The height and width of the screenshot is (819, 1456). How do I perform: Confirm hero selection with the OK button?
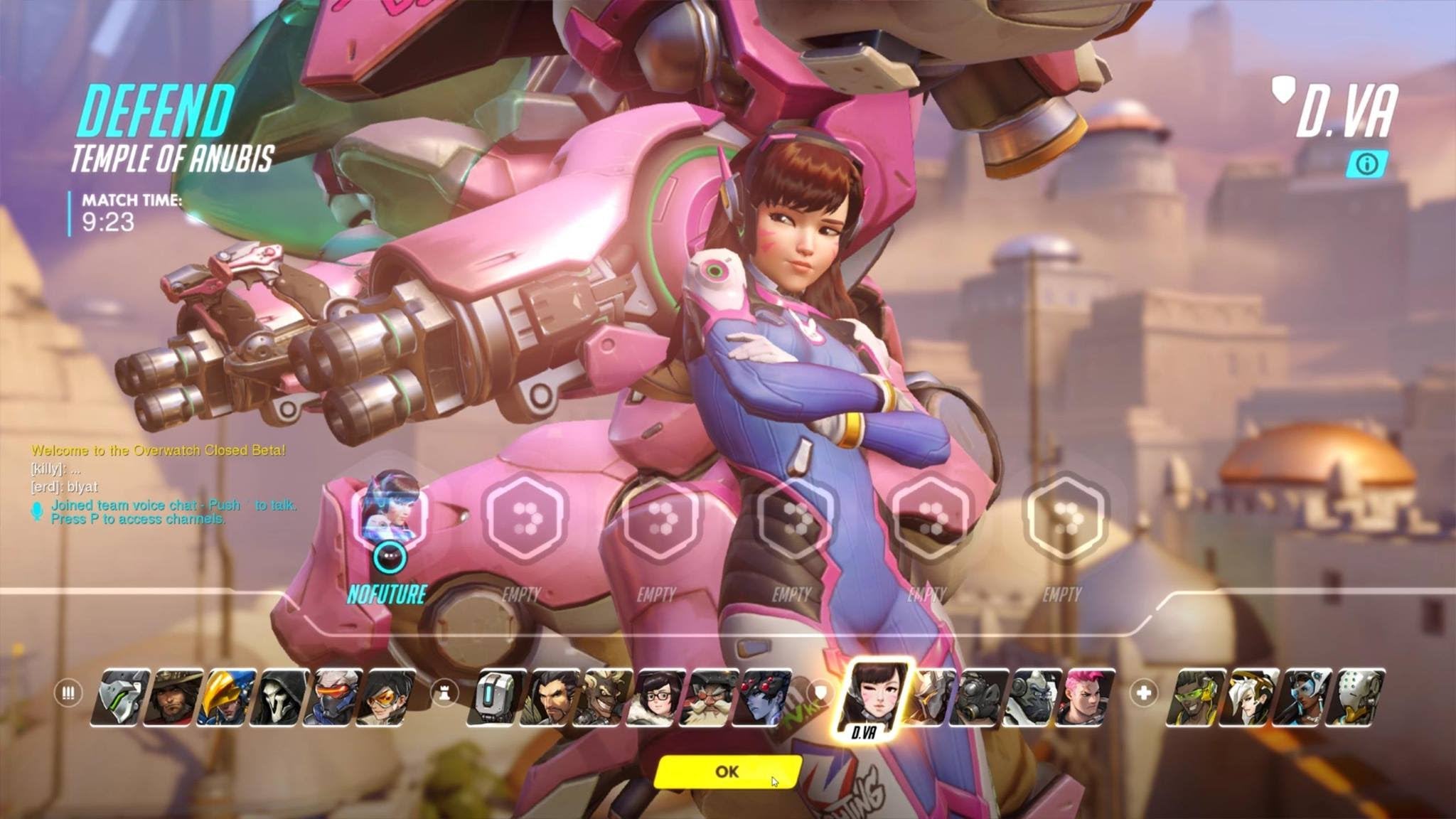coord(727,771)
